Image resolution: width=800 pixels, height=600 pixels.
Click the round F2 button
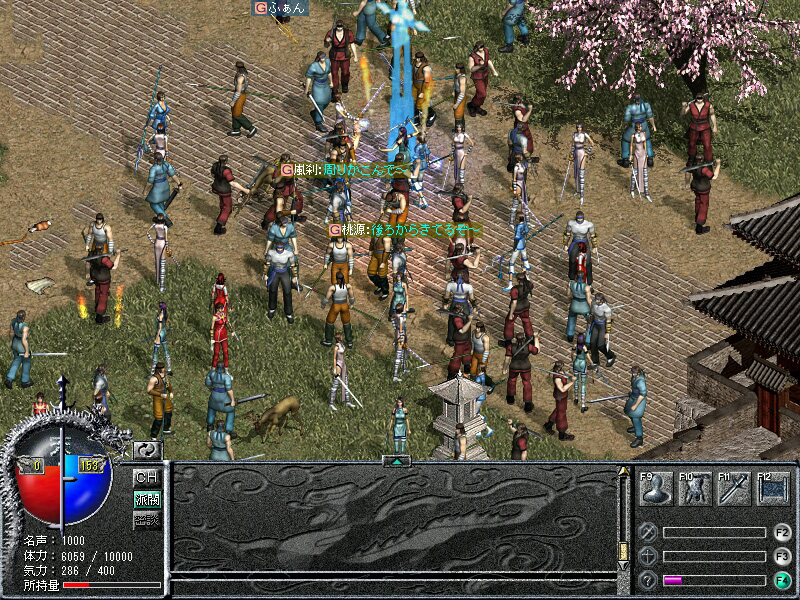click(x=782, y=533)
